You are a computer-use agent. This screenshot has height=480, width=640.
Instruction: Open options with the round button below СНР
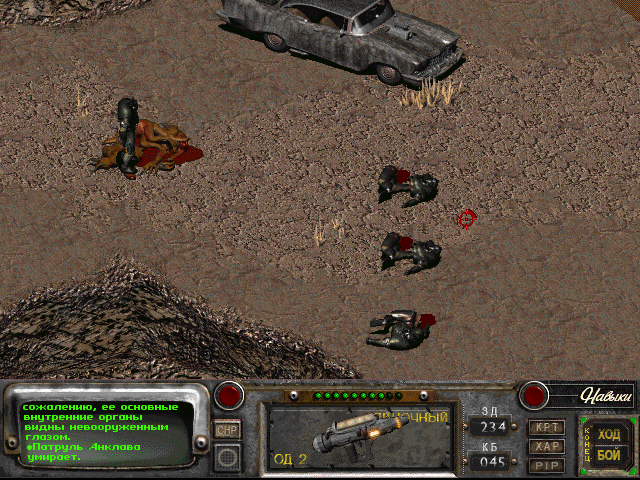228,457
